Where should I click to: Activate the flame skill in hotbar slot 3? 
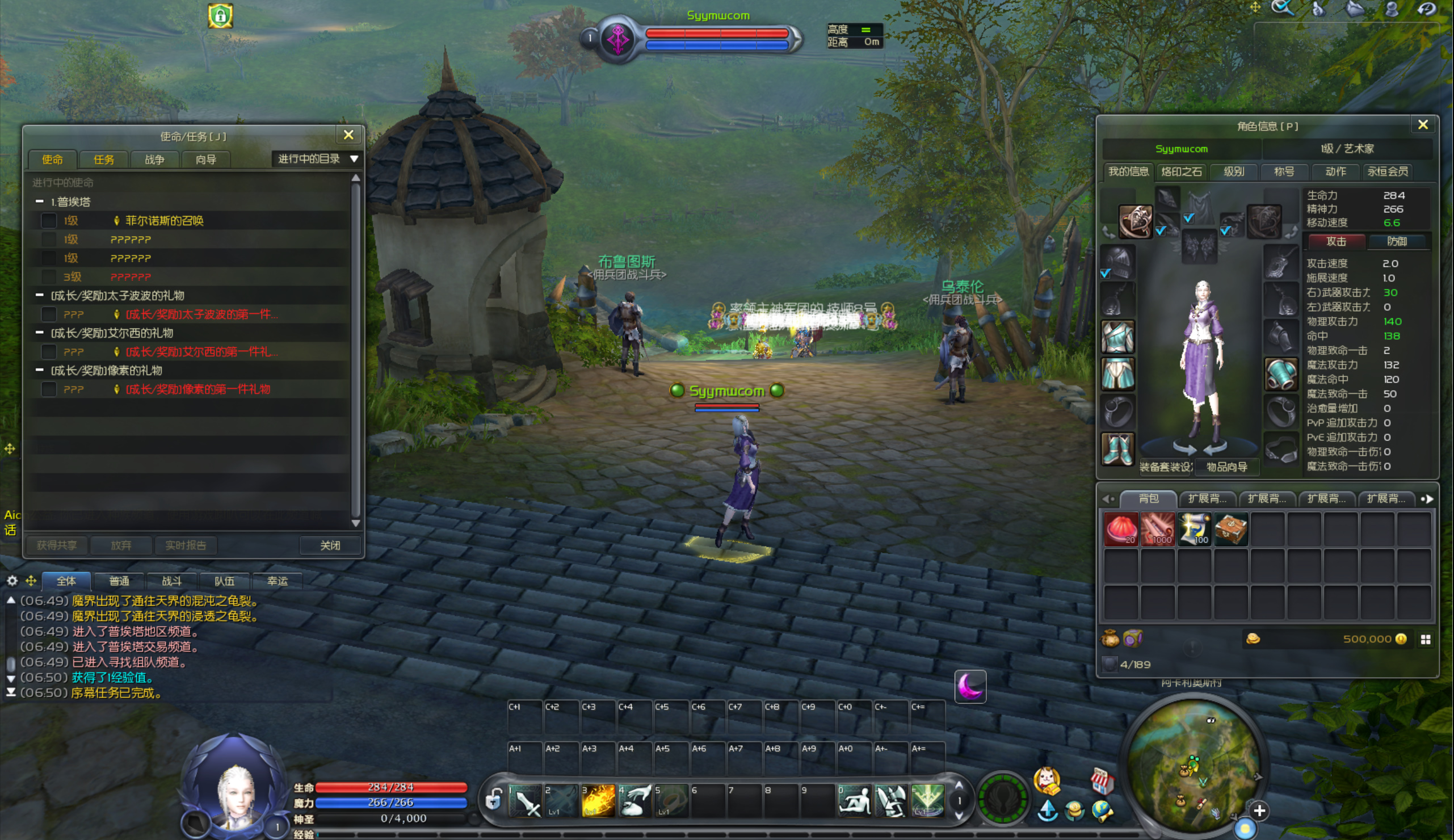[598, 800]
